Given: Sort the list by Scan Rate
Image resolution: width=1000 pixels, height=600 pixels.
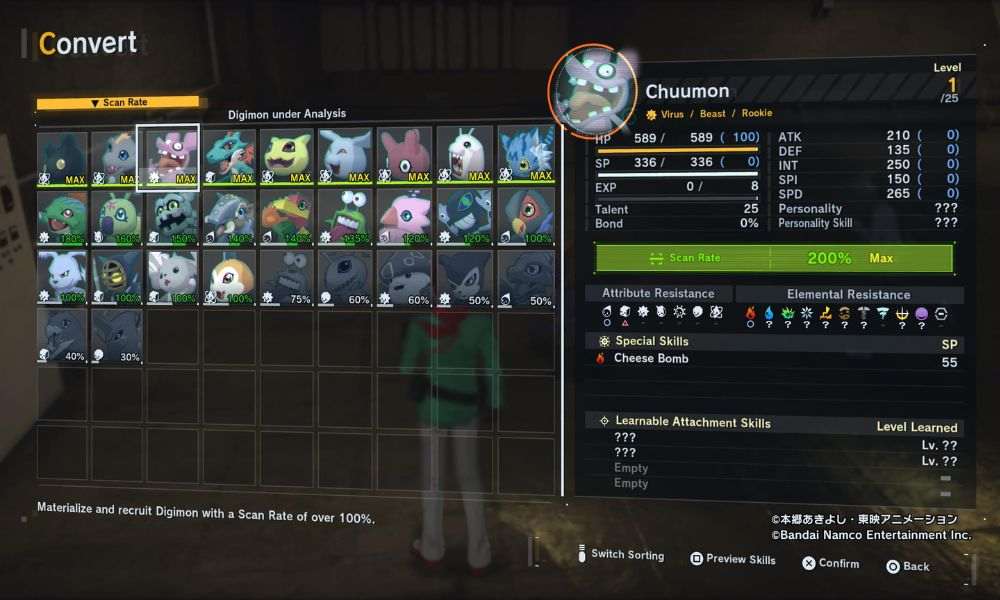Looking at the screenshot, I should pyautogui.click(x=118, y=102).
